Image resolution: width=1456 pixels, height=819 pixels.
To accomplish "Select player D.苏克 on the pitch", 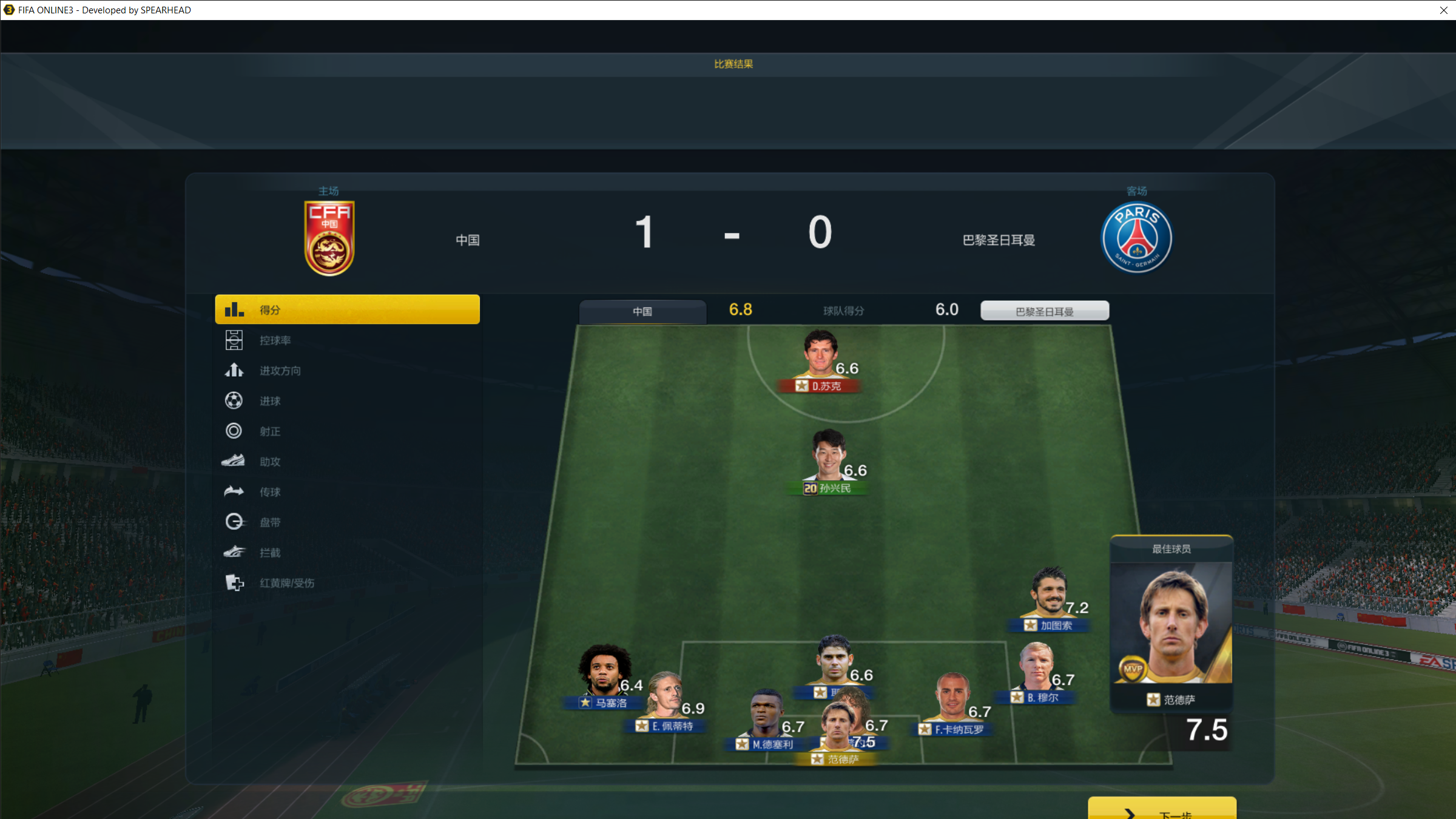I will point(821,358).
